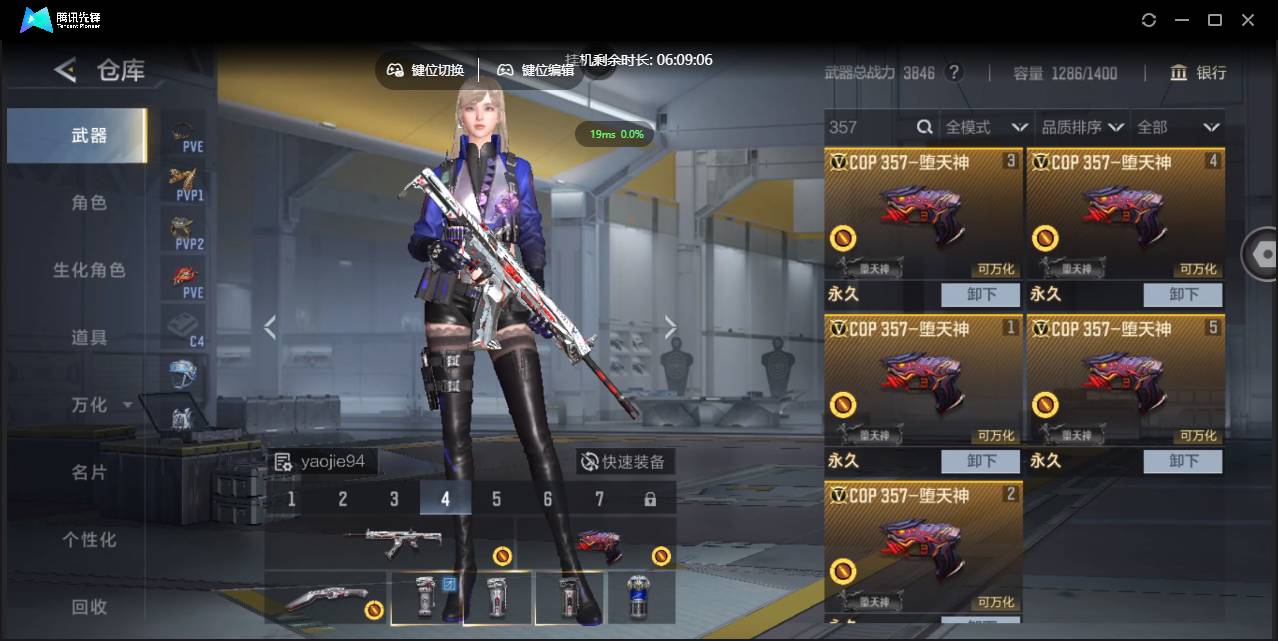
Task: Switch to the 生化角色 tab
Action: point(88,270)
